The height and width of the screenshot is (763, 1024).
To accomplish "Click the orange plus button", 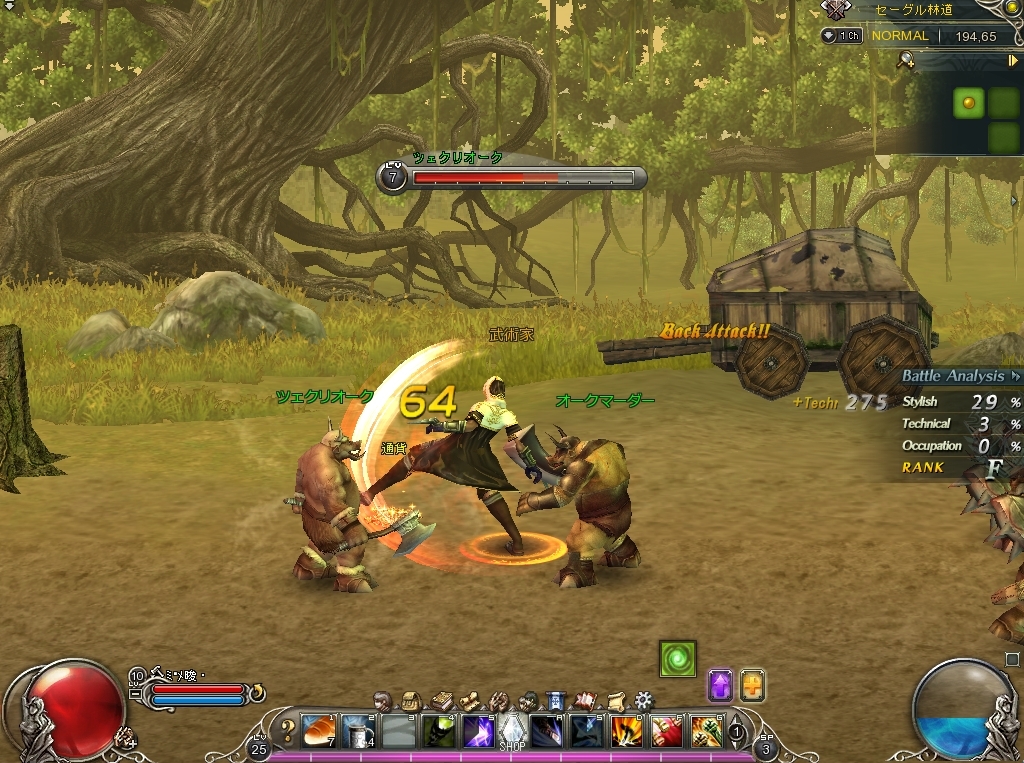I will [752, 685].
